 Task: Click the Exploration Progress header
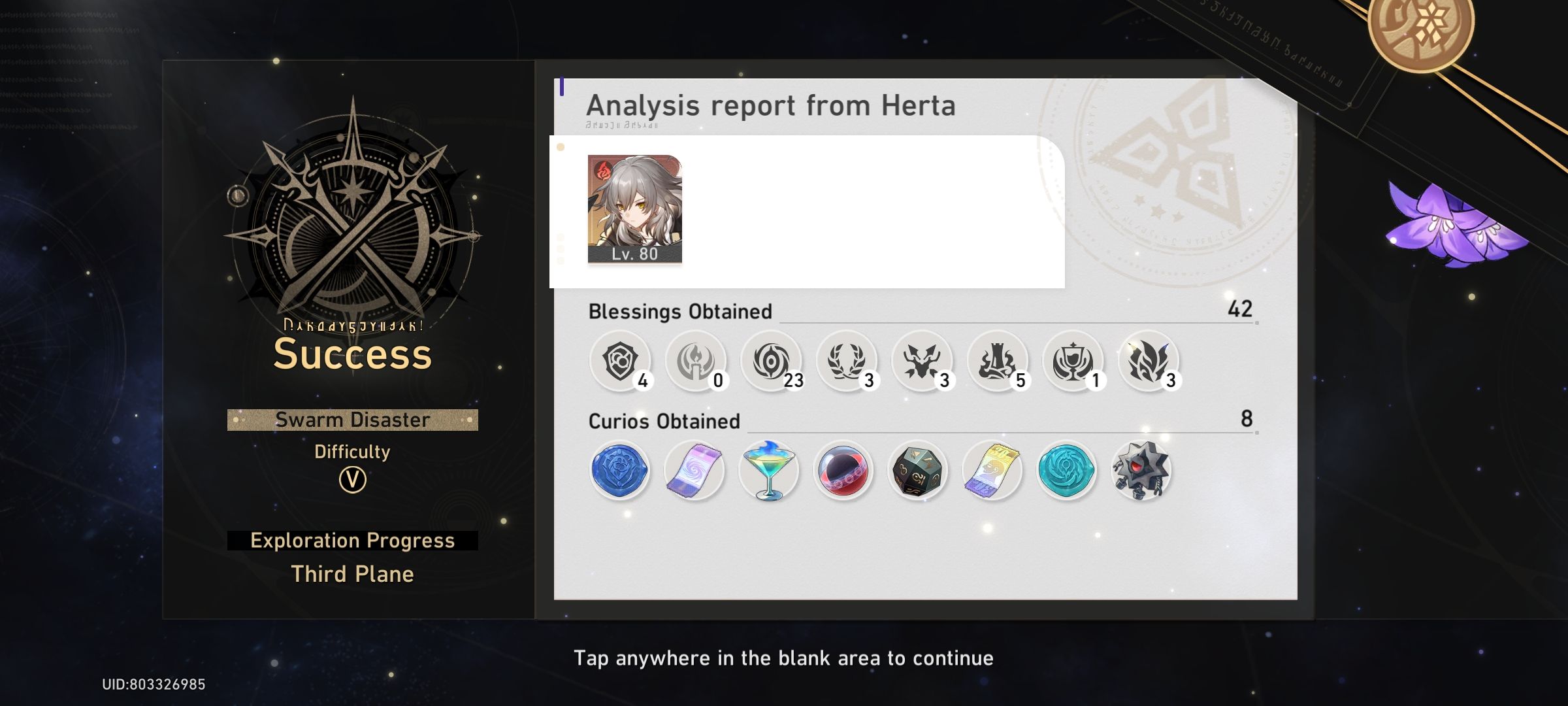click(353, 541)
